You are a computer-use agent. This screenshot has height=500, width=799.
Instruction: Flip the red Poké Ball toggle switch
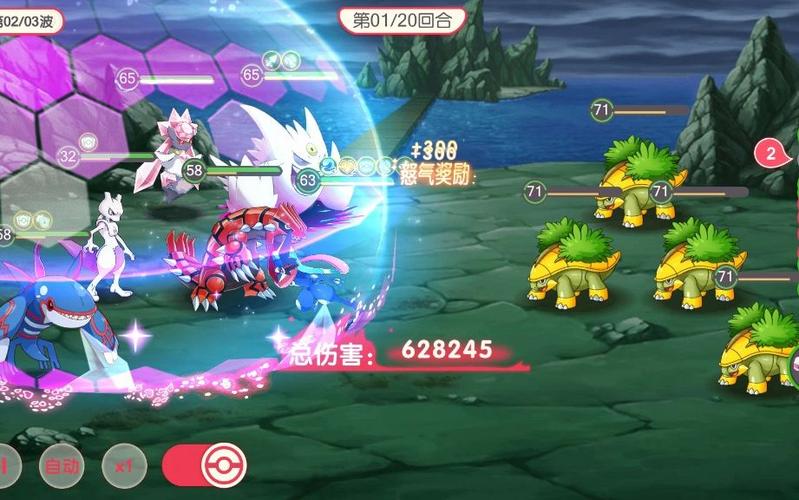click(x=204, y=464)
